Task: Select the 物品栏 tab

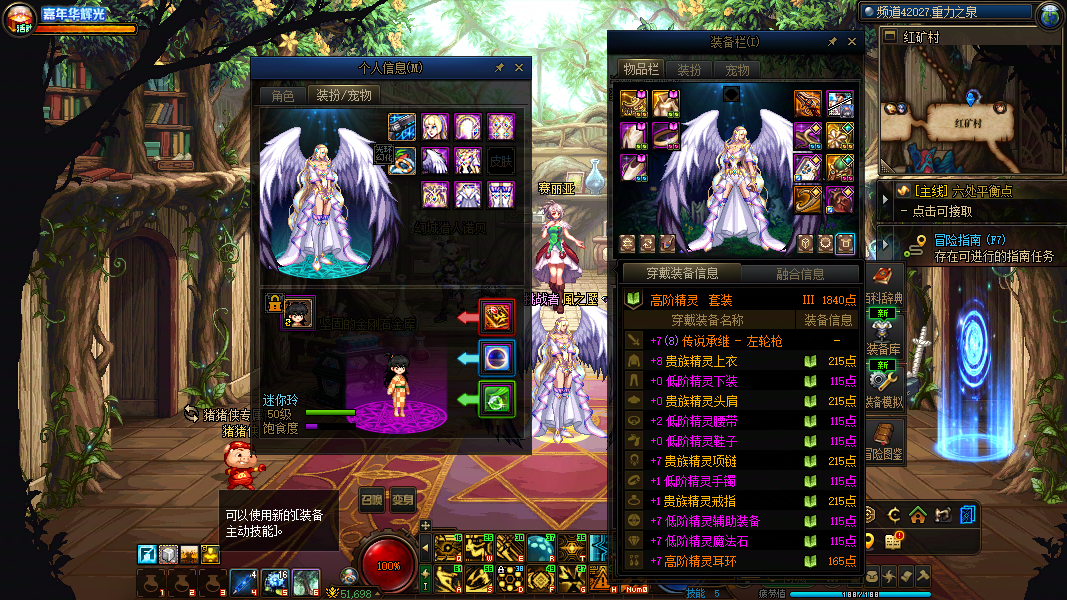Action: tap(639, 69)
